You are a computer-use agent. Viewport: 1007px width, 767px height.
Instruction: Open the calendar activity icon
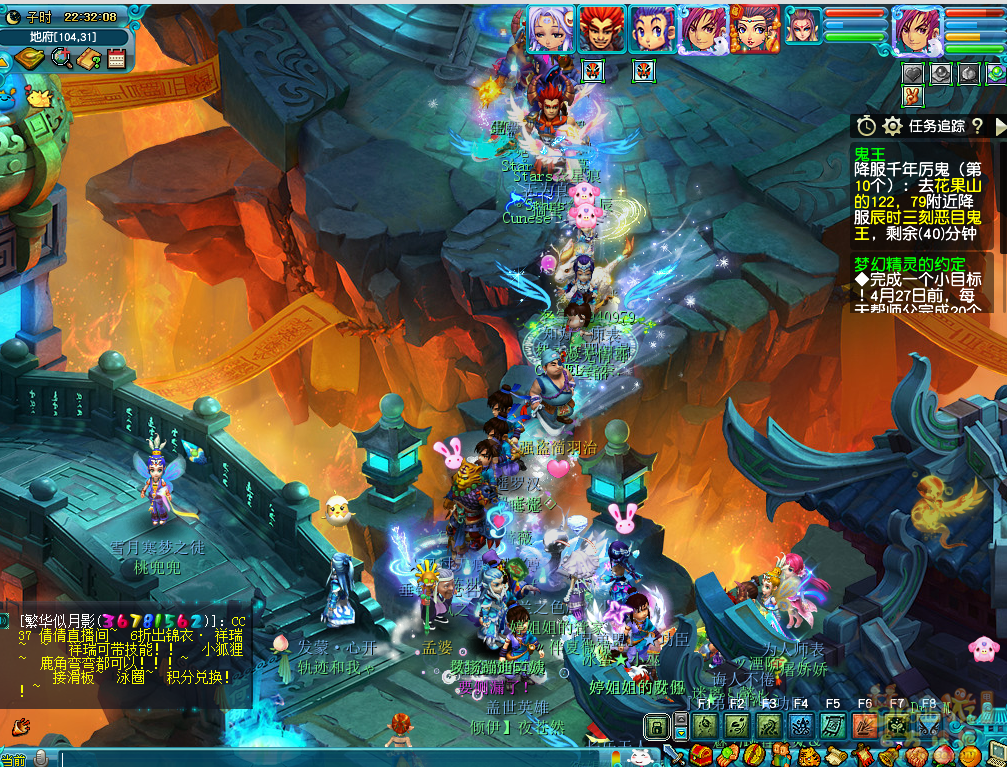click(x=116, y=59)
